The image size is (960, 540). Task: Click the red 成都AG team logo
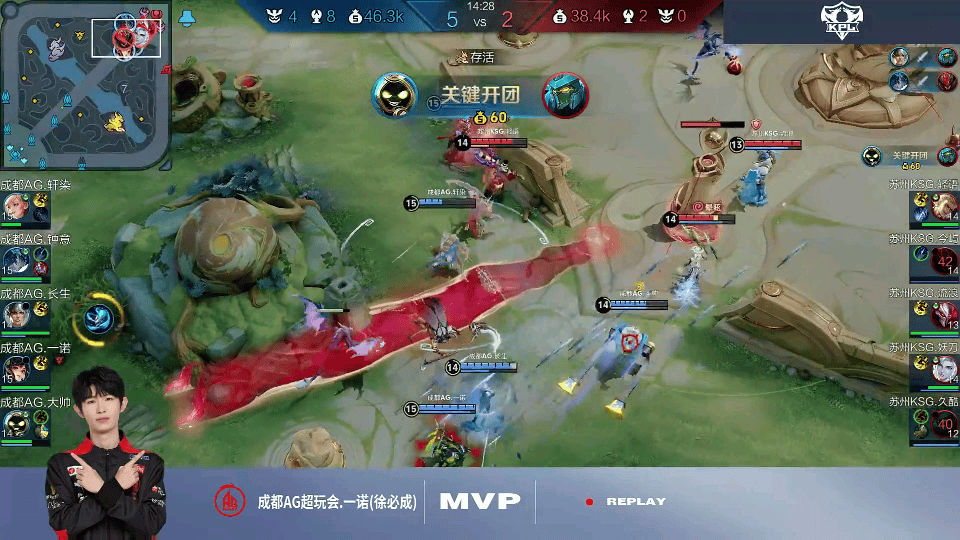(231, 501)
